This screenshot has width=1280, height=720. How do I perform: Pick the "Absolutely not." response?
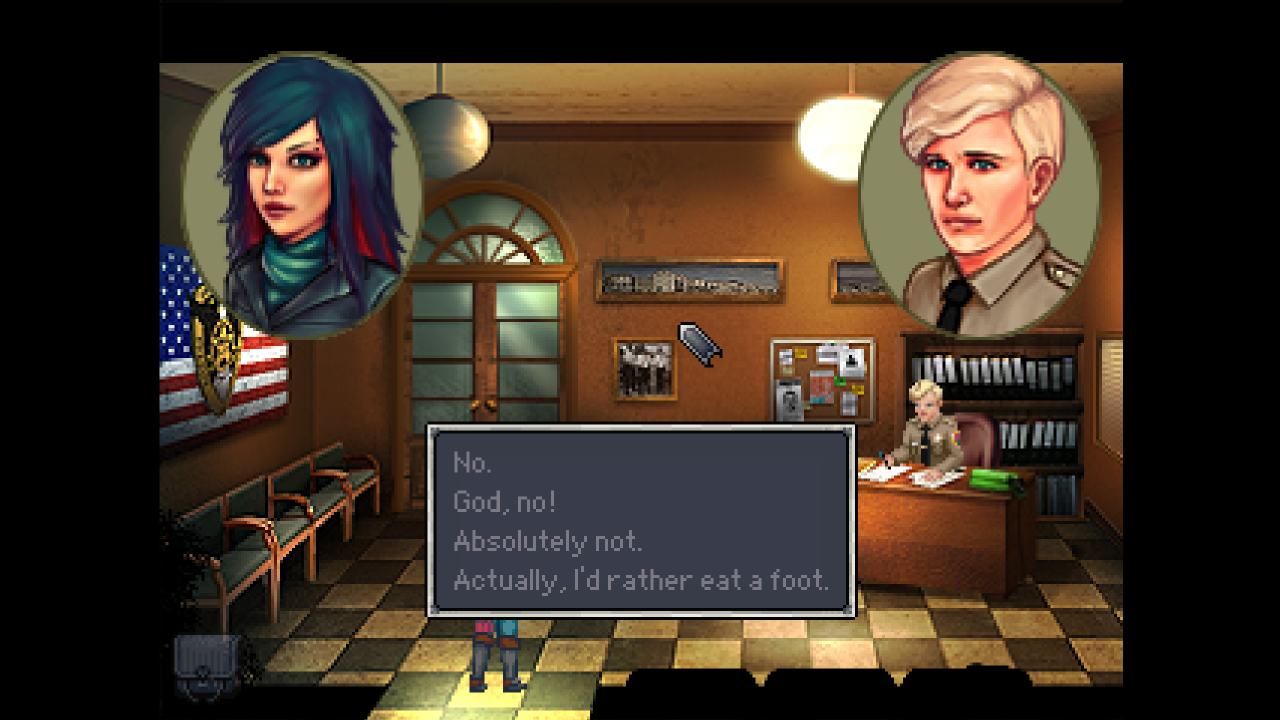point(547,541)
